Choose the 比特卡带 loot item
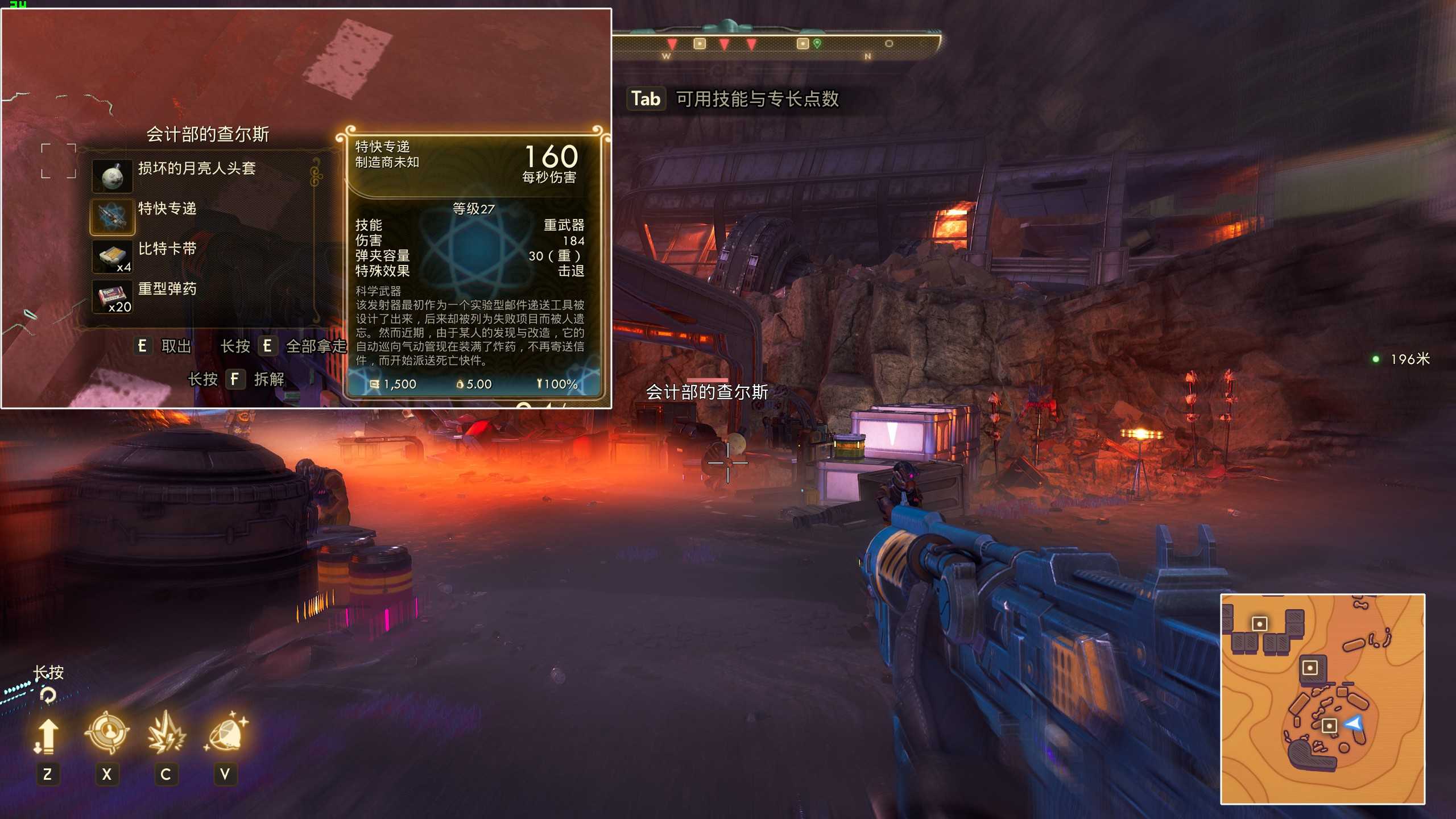 pos(167,249)
